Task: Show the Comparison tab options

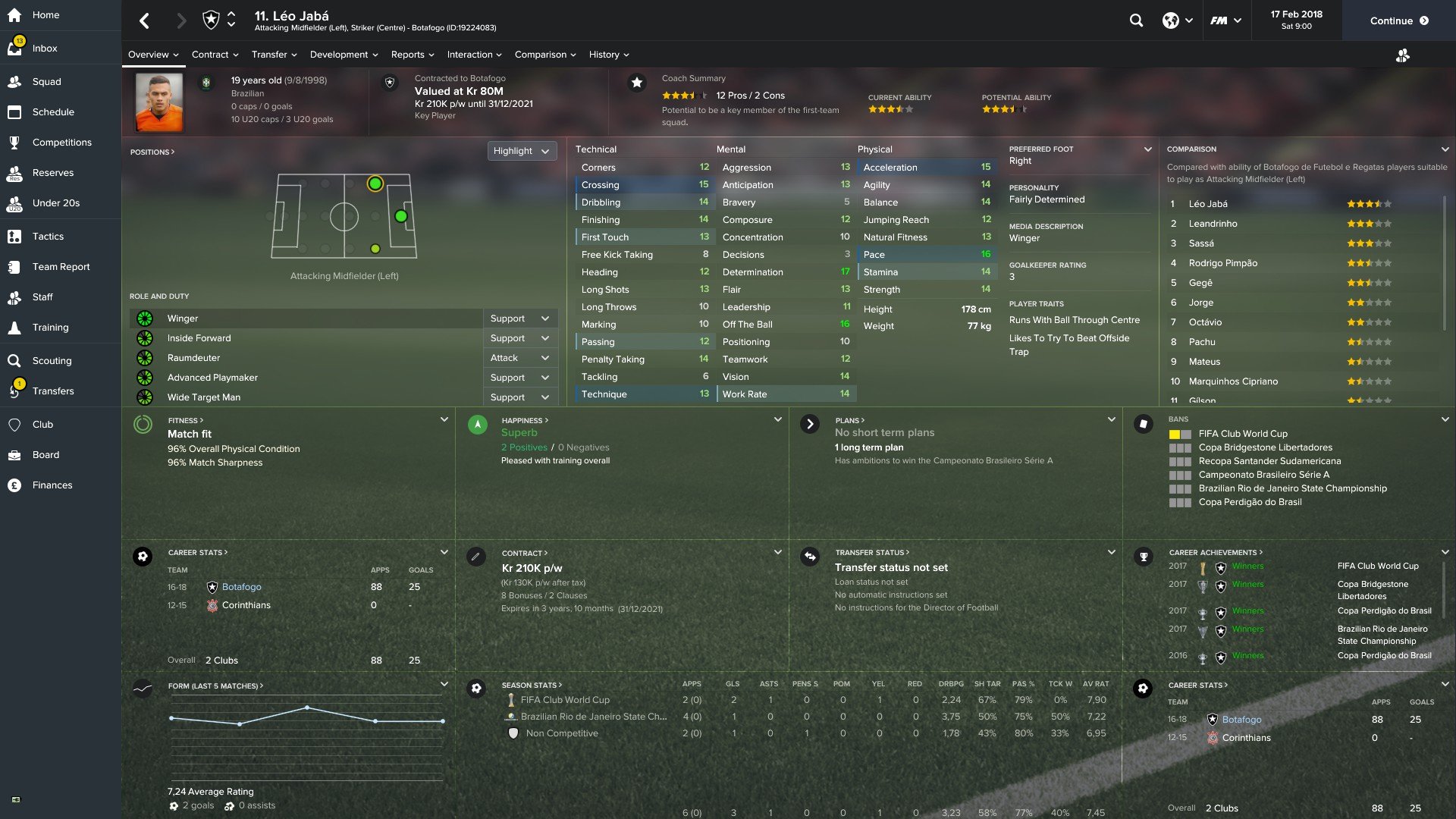Action: (x=544, y=55)
